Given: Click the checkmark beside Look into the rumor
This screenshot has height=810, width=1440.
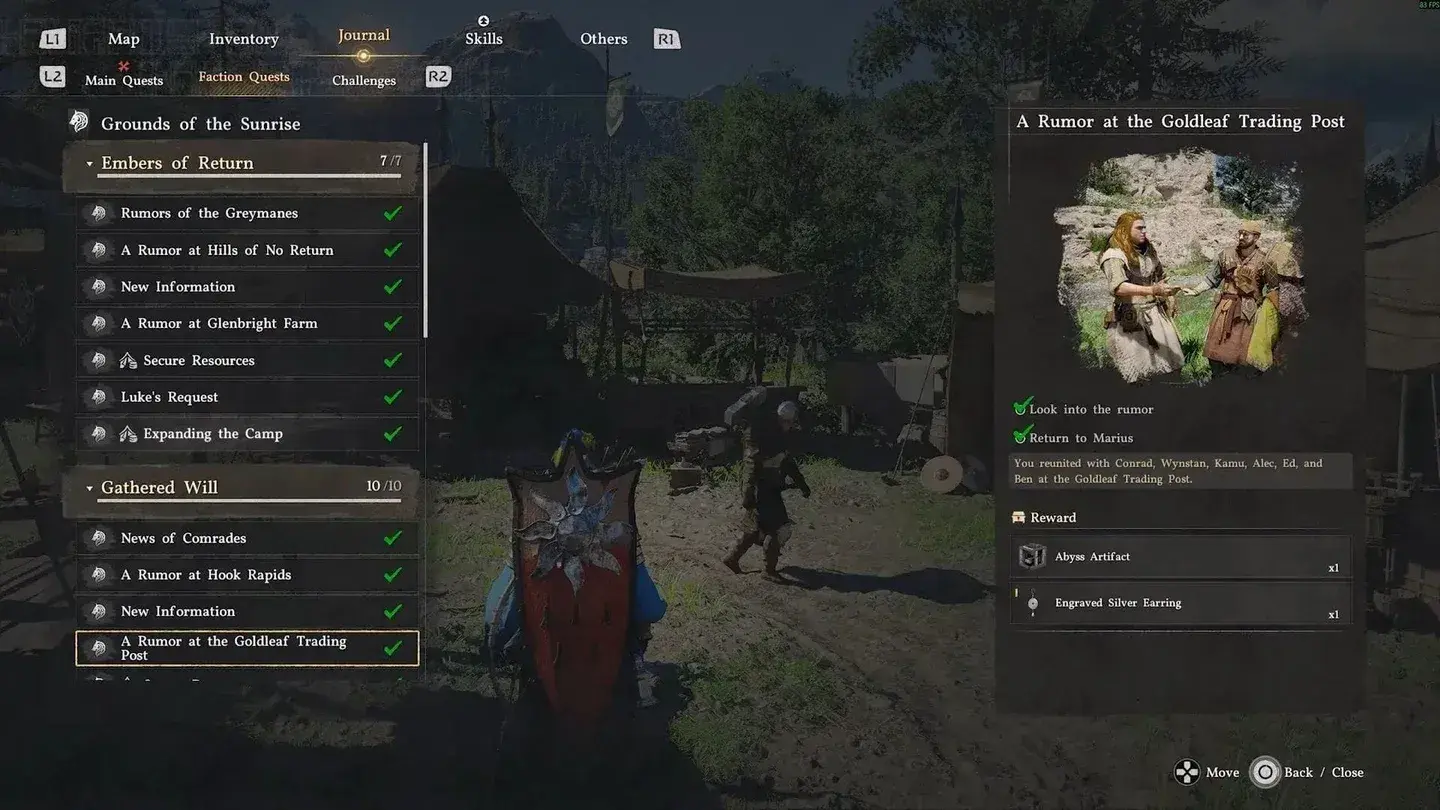Looking at the screenshot, I should (x=1021, y=406).
